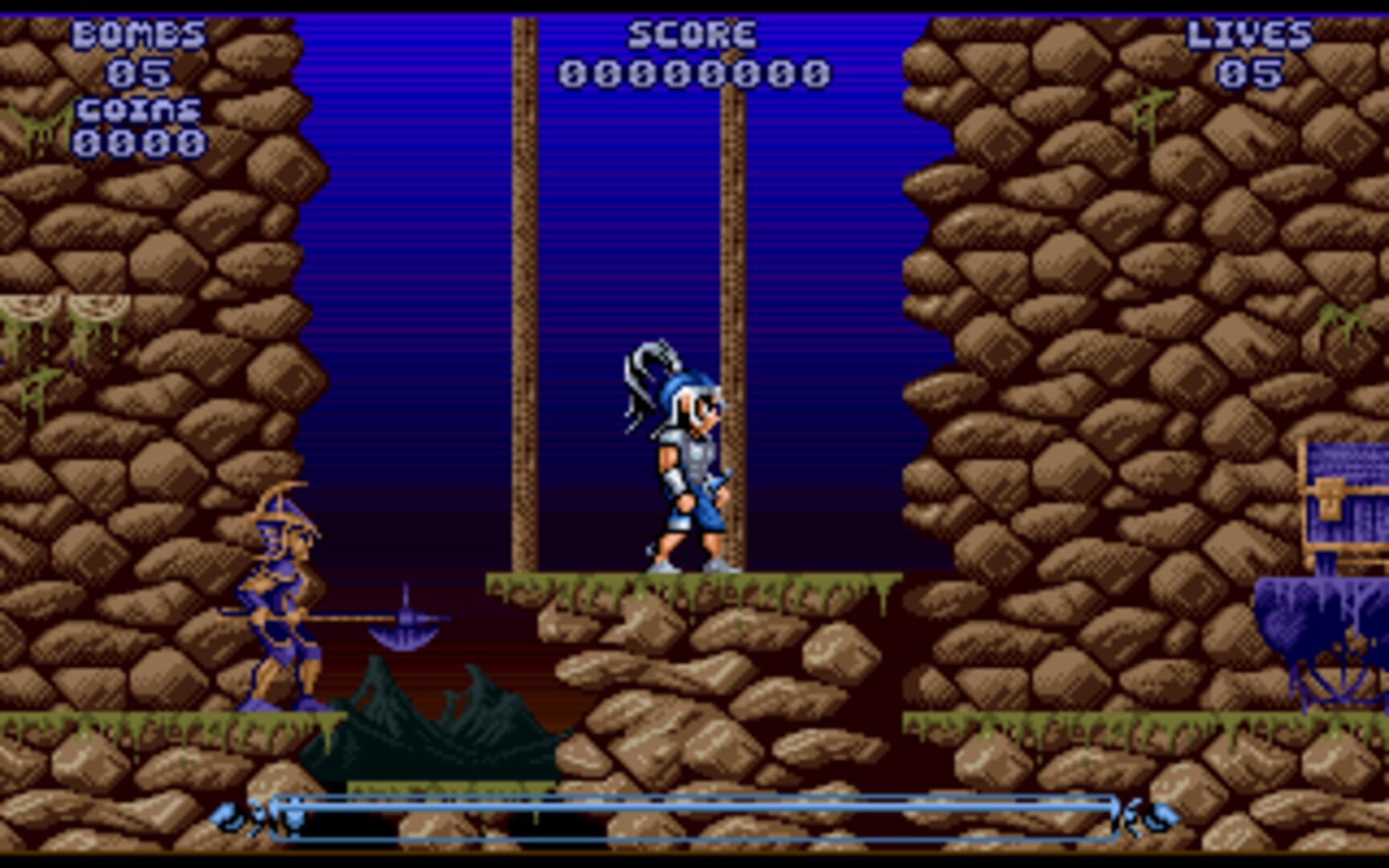Image resolution: width=1389 pixels, height=868 pixels.
Task: Select the SCORE display at the top
Action: [693, 32]
